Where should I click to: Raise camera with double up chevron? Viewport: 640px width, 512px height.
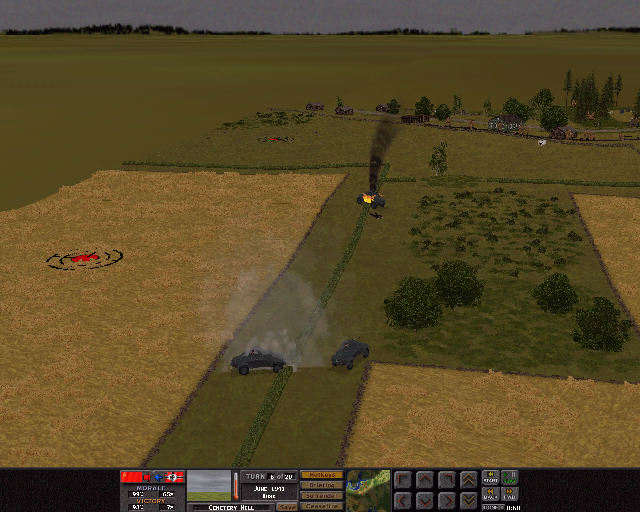468,479
